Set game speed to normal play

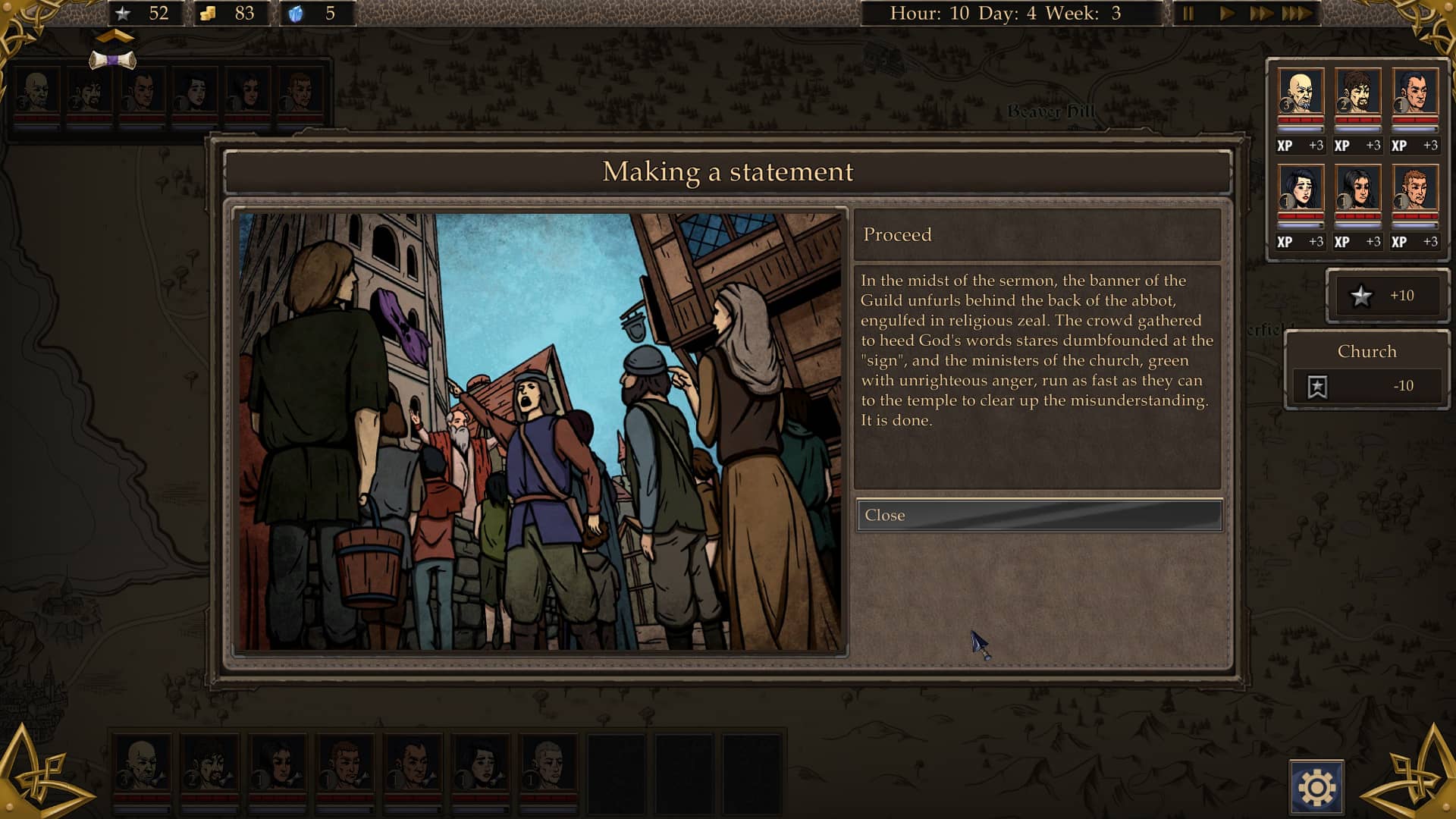(1226, 14)
